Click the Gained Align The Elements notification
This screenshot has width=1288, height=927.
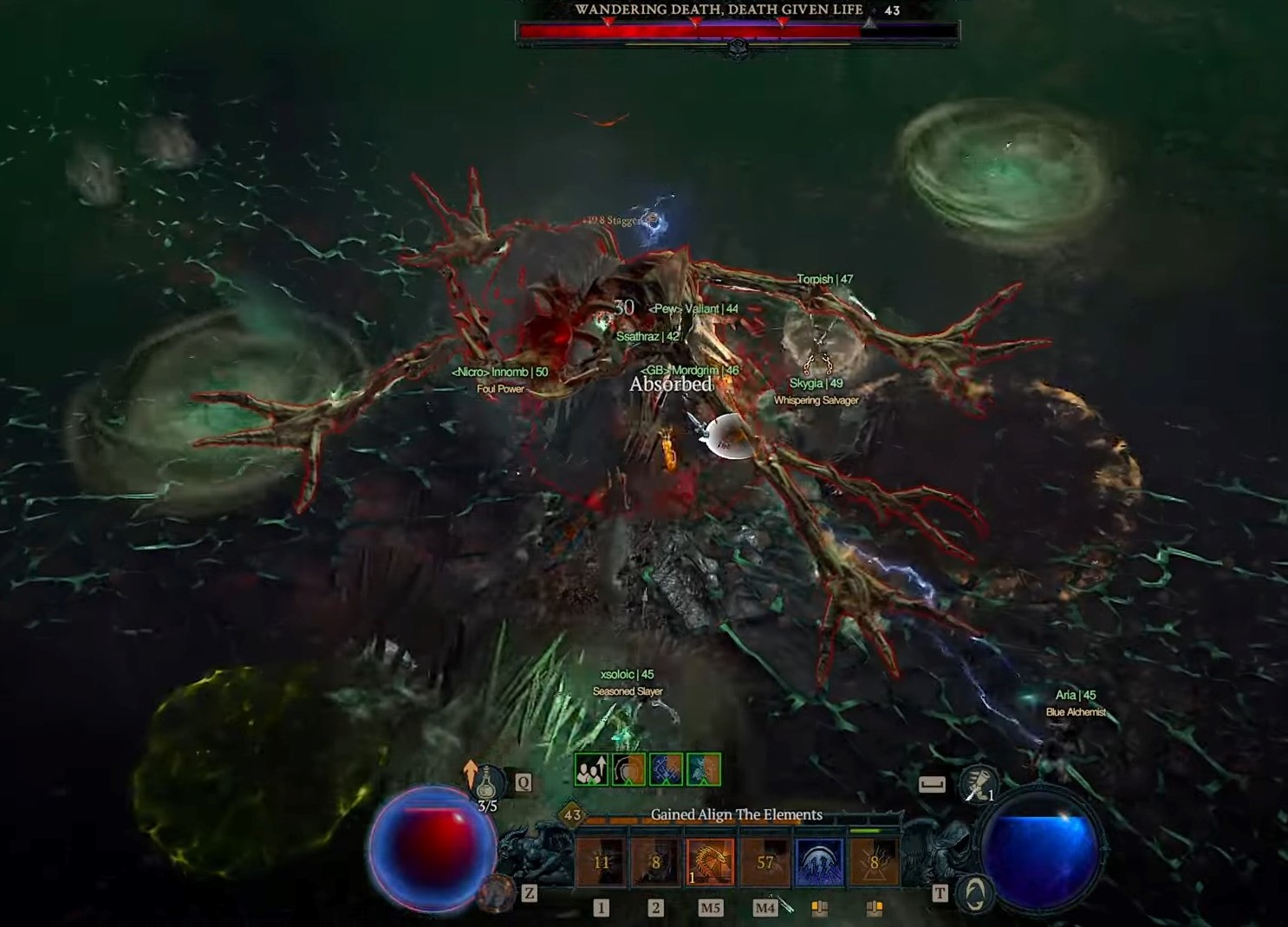pos(736,814)
